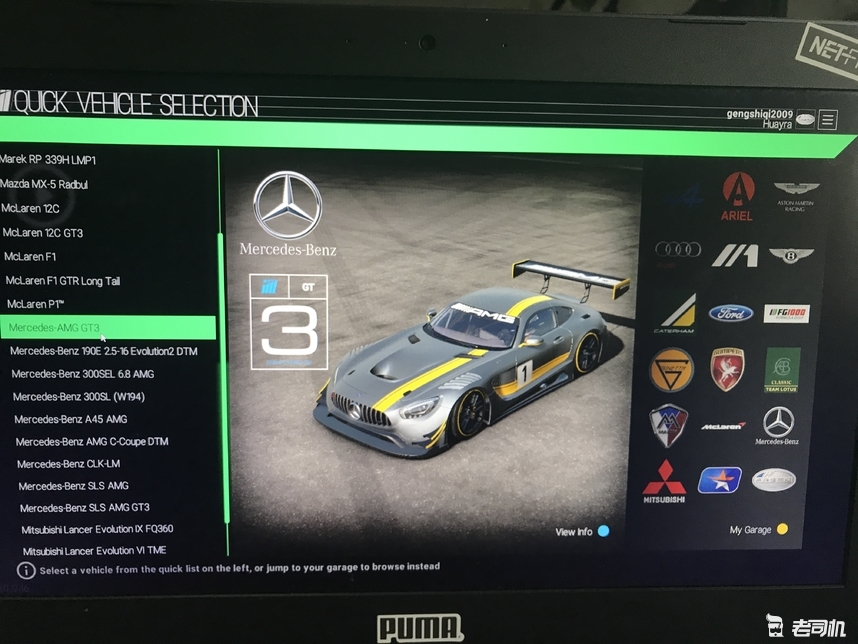This screenshot has height=644, width=858.
Task: Select Mitsubishi Lancer Evolution VI TME
Action: [94, 551]
